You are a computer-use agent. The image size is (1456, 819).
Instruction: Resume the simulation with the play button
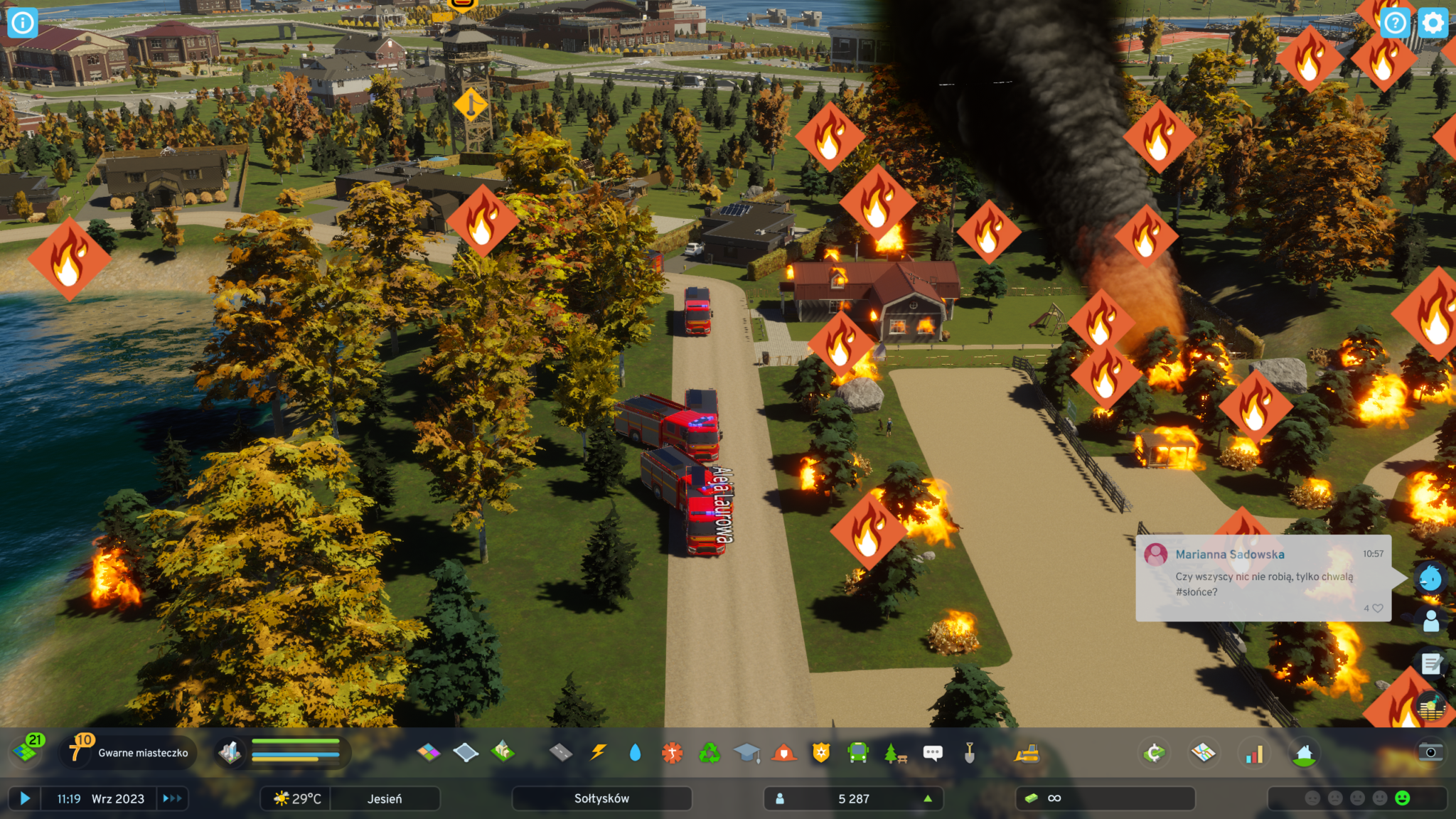[25, 798]
